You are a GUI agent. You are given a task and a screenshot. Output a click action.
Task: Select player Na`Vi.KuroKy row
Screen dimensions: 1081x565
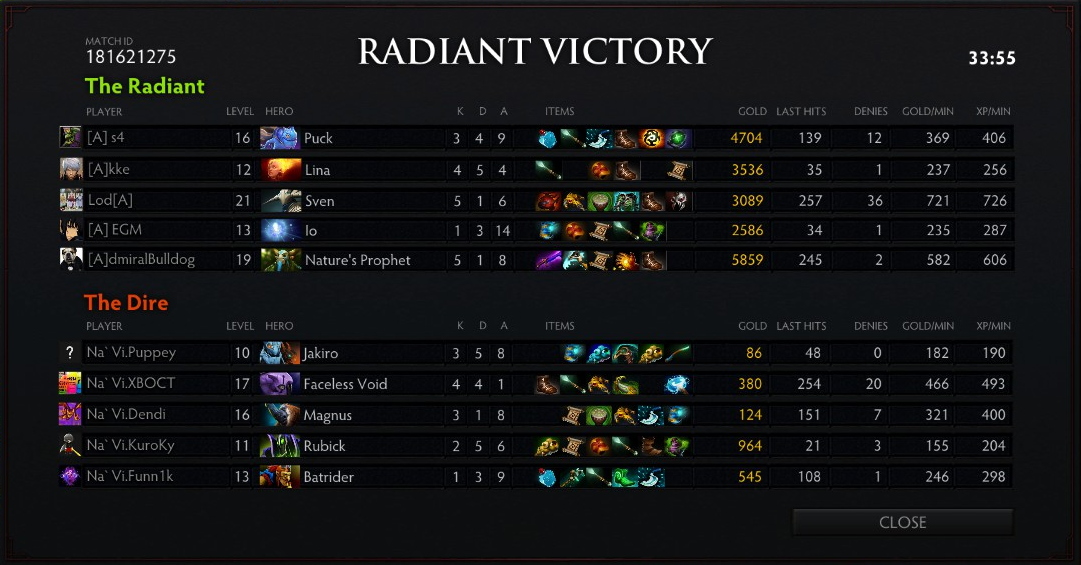131,446
